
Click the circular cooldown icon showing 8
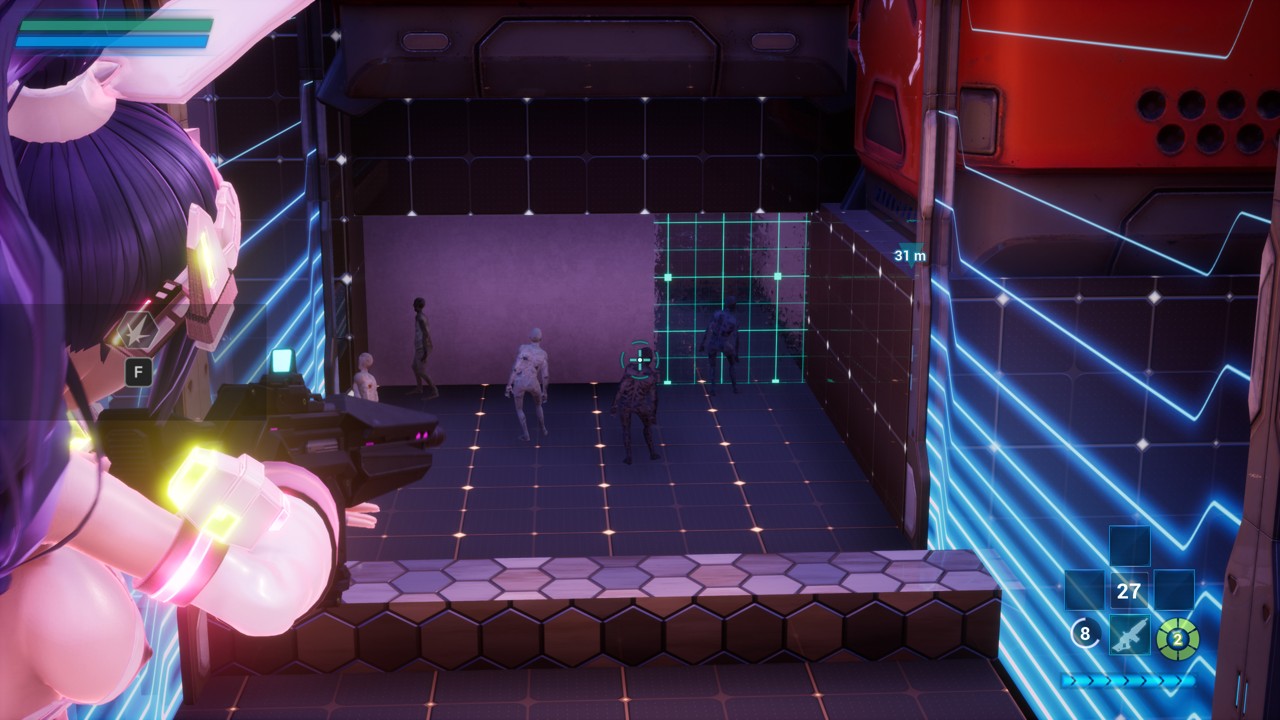click(x=1086, y=634)
